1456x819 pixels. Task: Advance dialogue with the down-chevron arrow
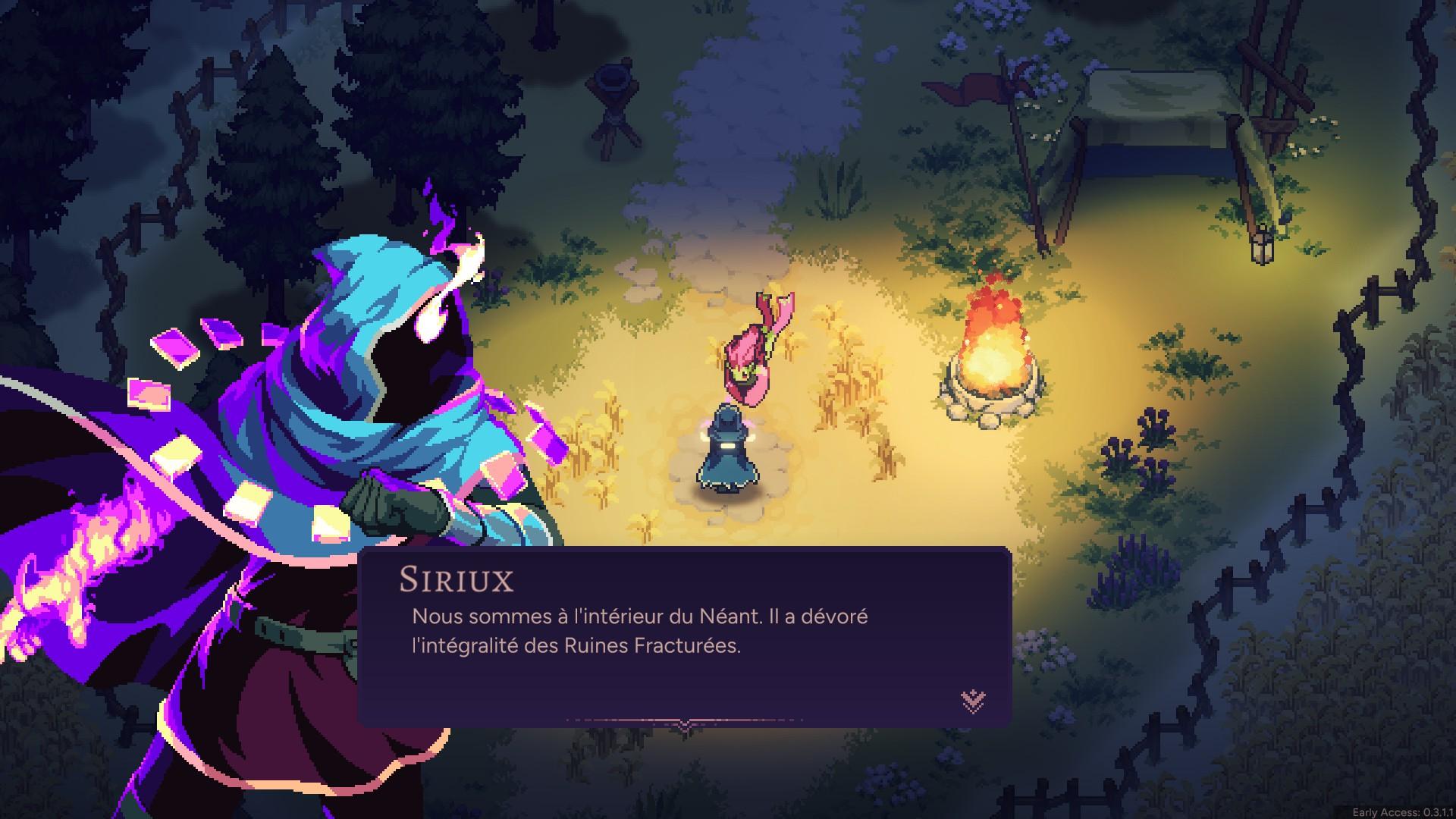(973, 701)
